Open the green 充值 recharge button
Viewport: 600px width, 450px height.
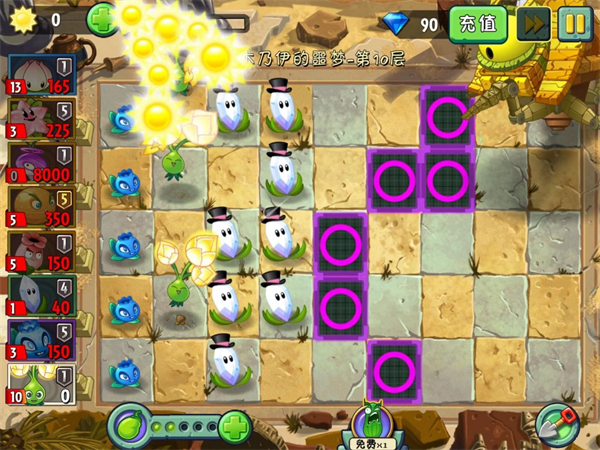pyautogui.click(x=477, y=22)
